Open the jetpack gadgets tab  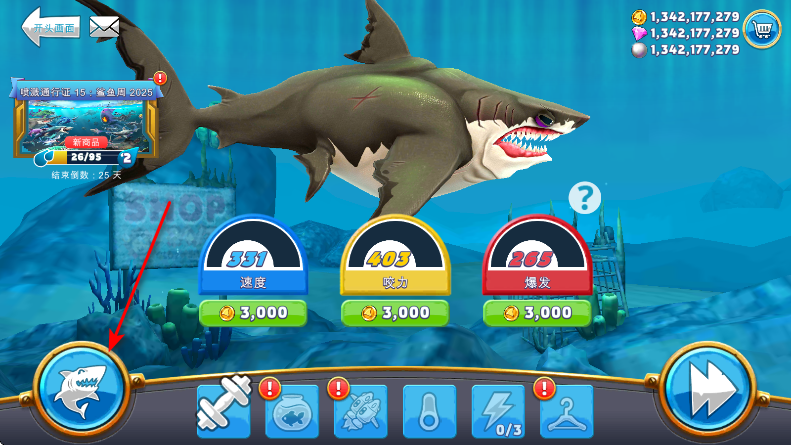[x=360, y=410]
